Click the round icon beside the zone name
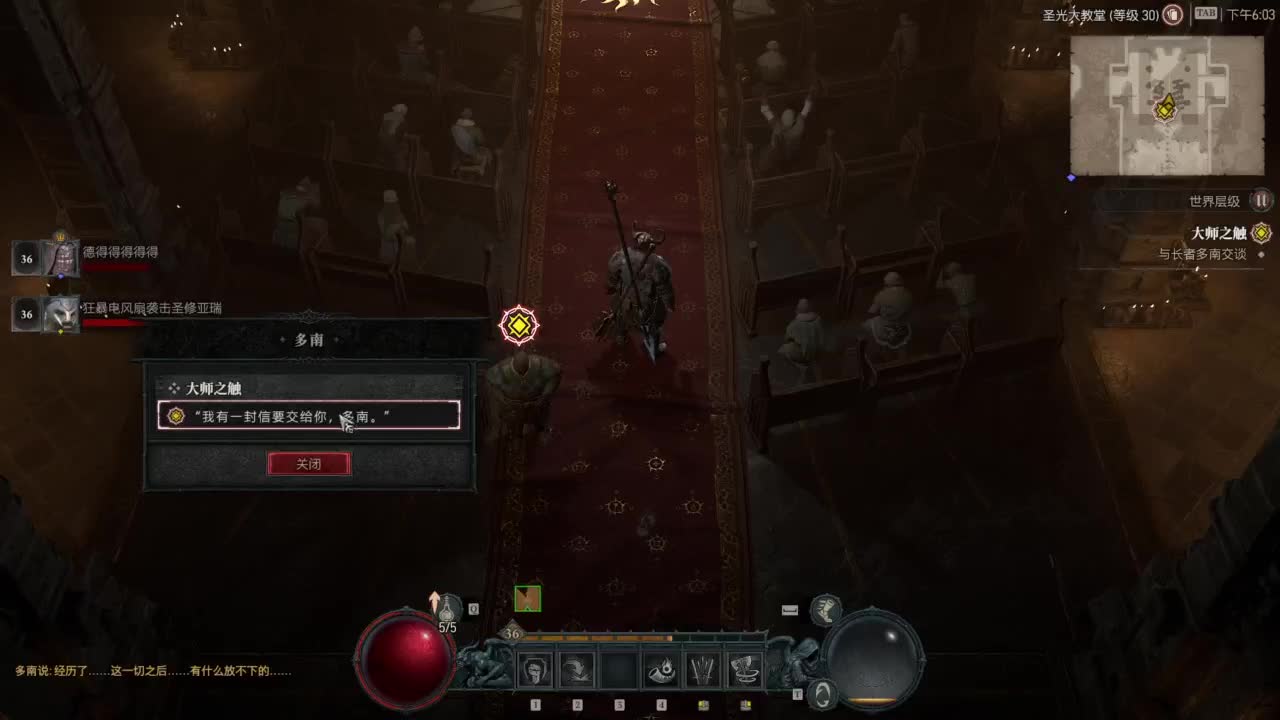 1174,14
